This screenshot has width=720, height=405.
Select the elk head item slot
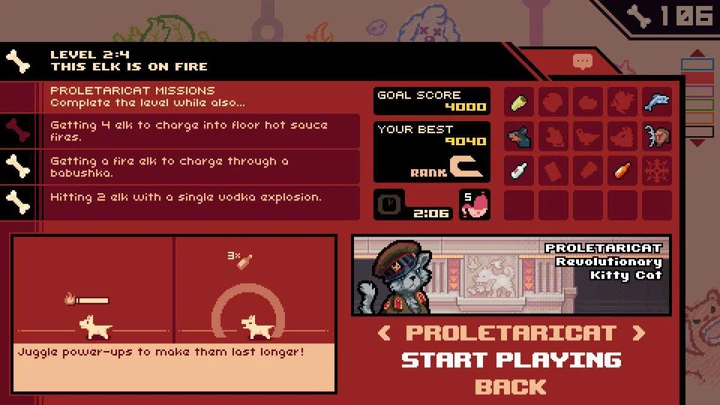coord(656,136)
